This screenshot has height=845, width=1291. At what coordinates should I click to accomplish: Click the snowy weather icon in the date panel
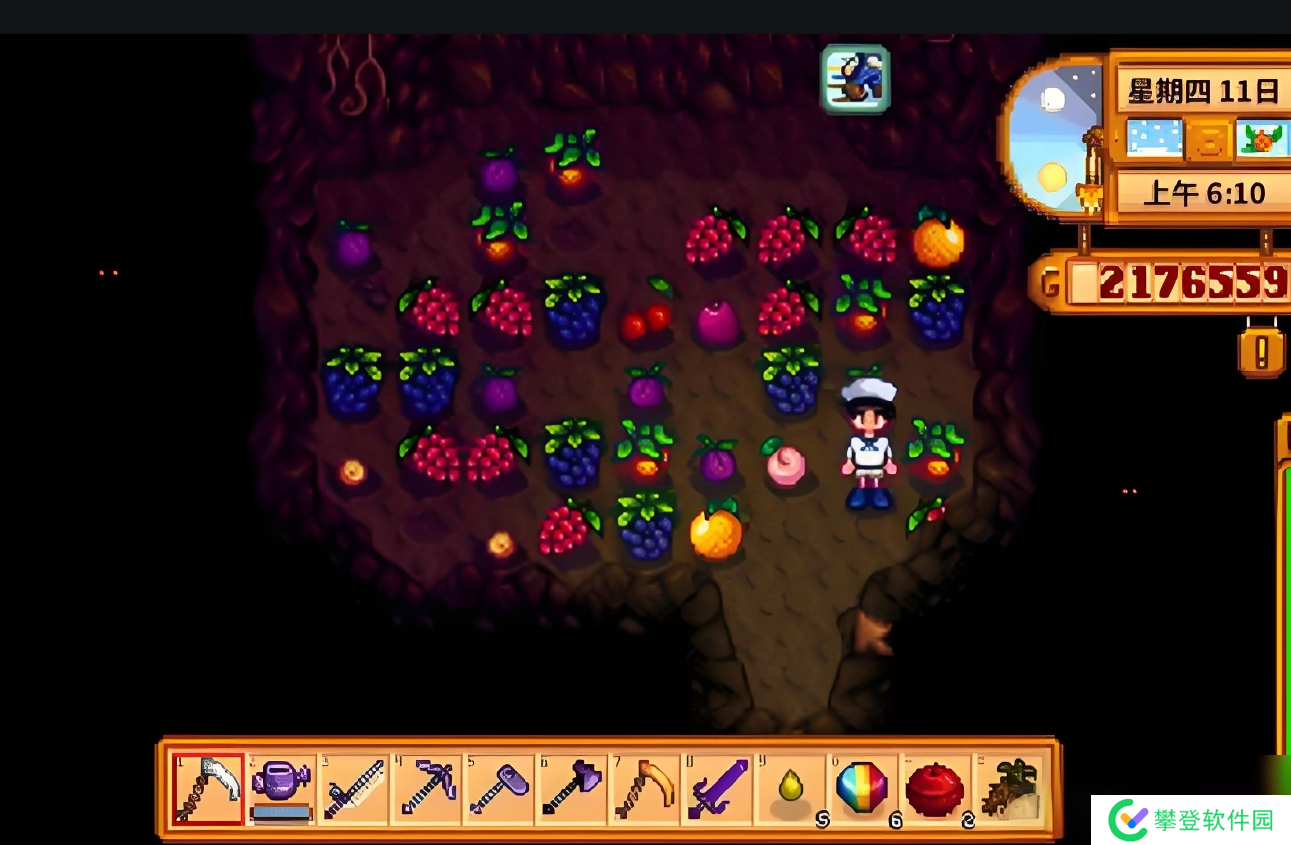(x=1153, y=139)
